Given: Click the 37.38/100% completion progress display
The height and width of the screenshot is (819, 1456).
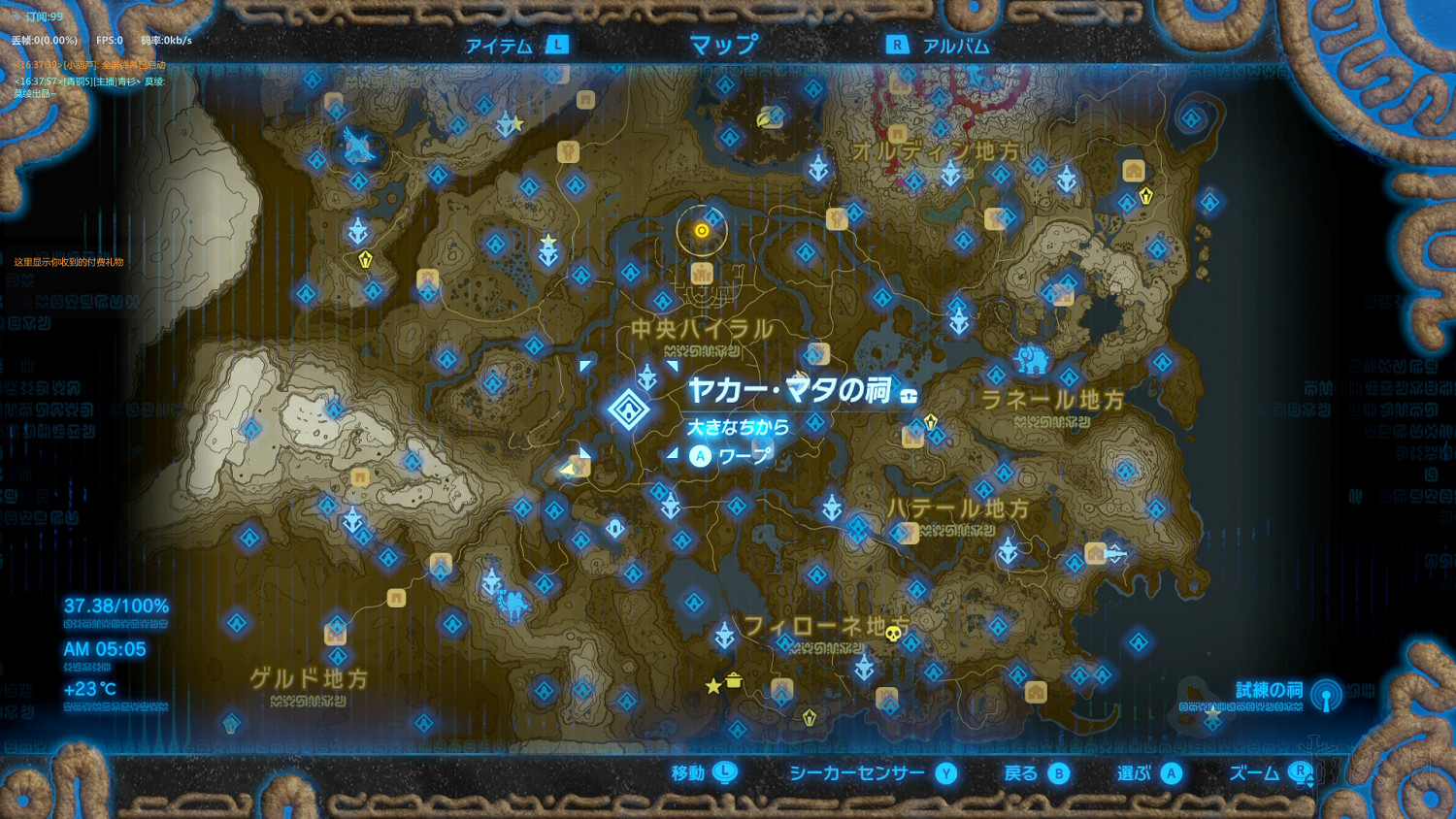Looking at the screenshot, I should point(116,605).
